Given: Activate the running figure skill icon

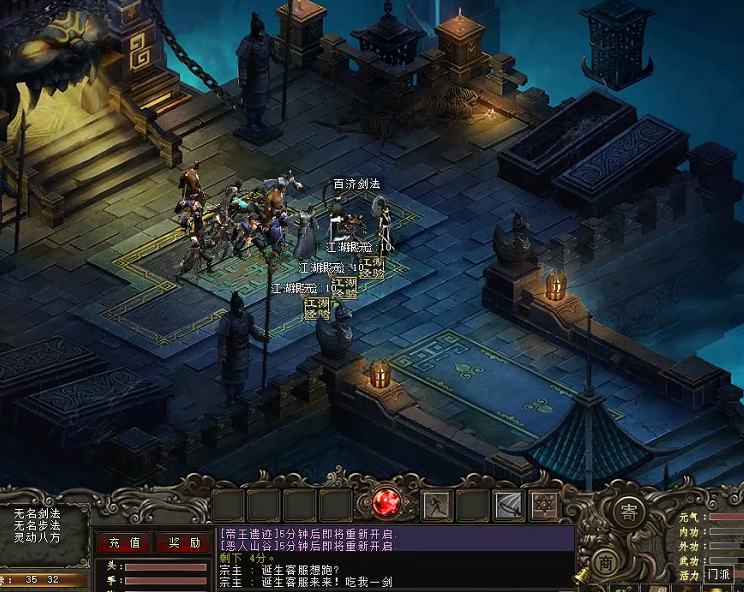Looking at the screenshot, I should pos(436,506).
